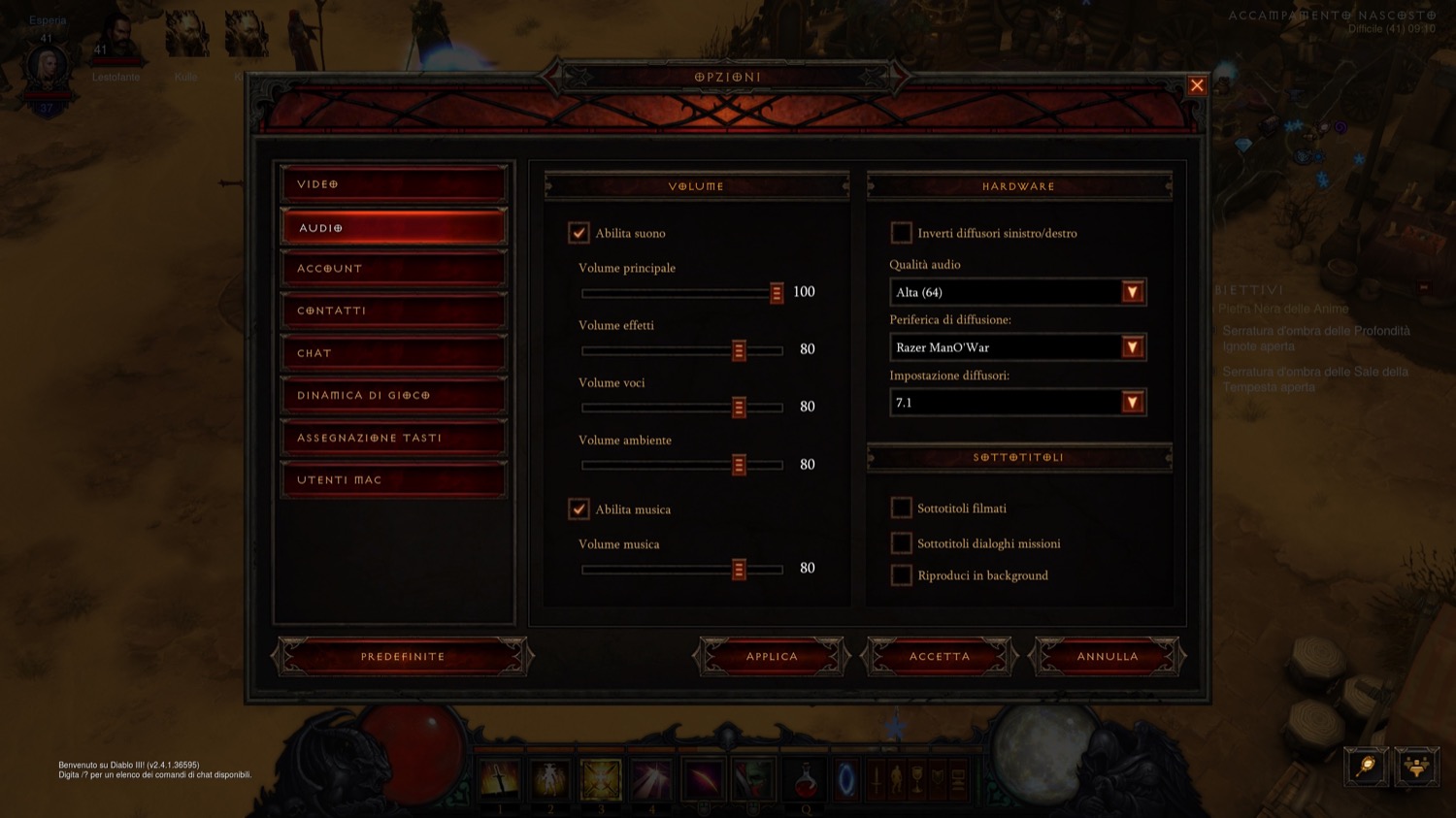
Task: Open the Chat settings section
Action: point(393,353)
